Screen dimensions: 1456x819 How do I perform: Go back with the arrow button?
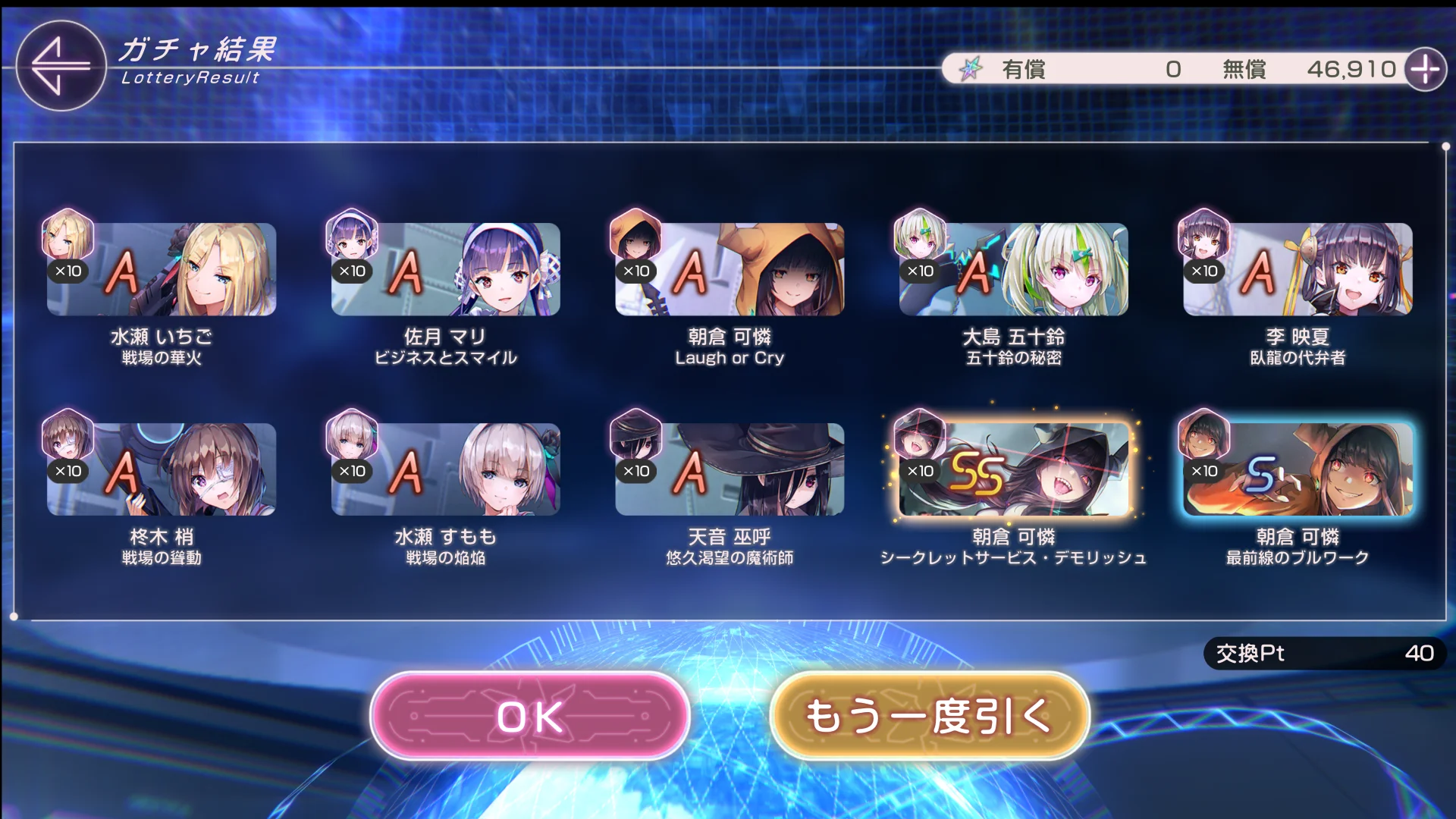(61, 66)
